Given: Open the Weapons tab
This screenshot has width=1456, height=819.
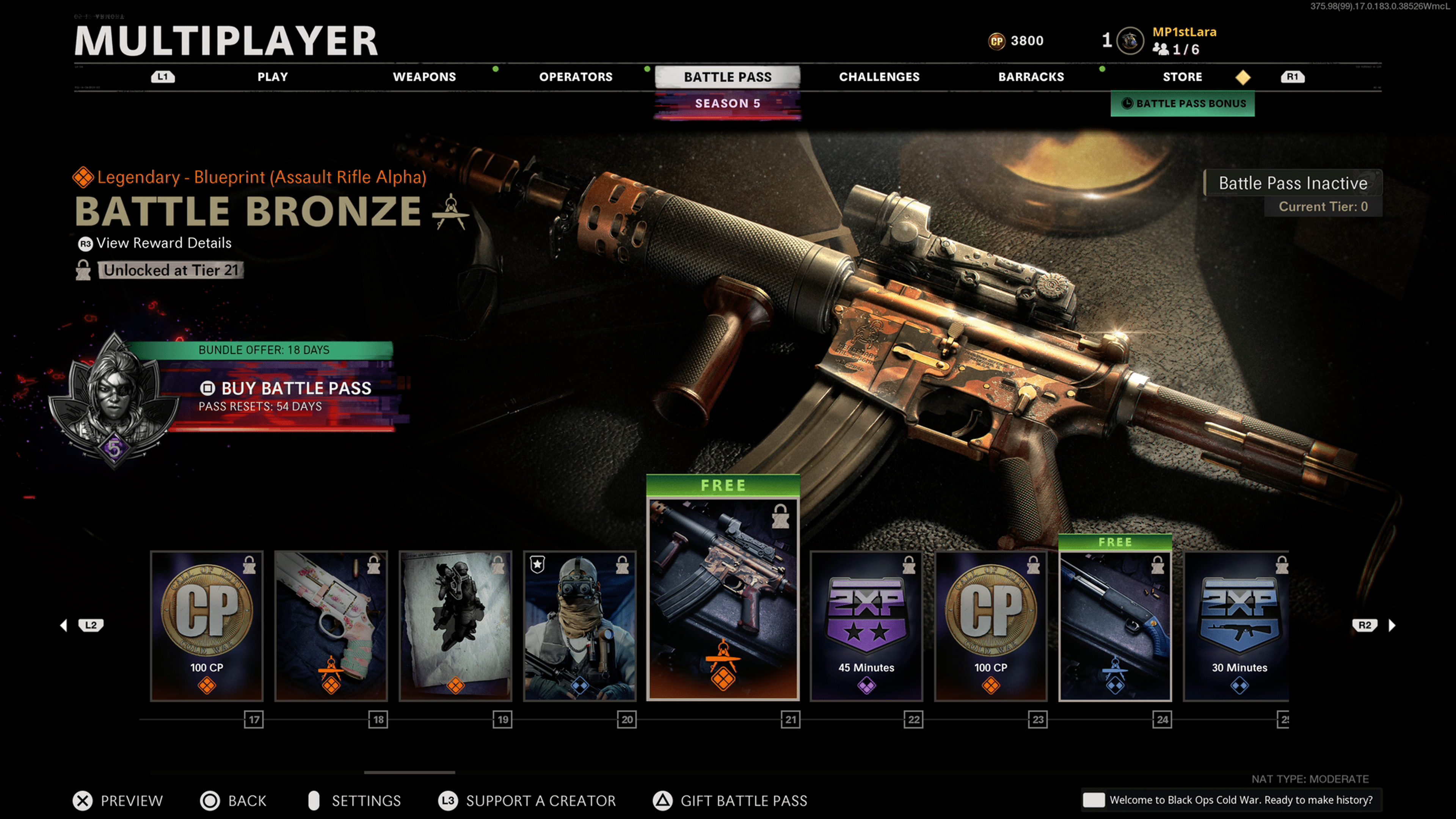Looking at the screenshot, I should 424,77.
